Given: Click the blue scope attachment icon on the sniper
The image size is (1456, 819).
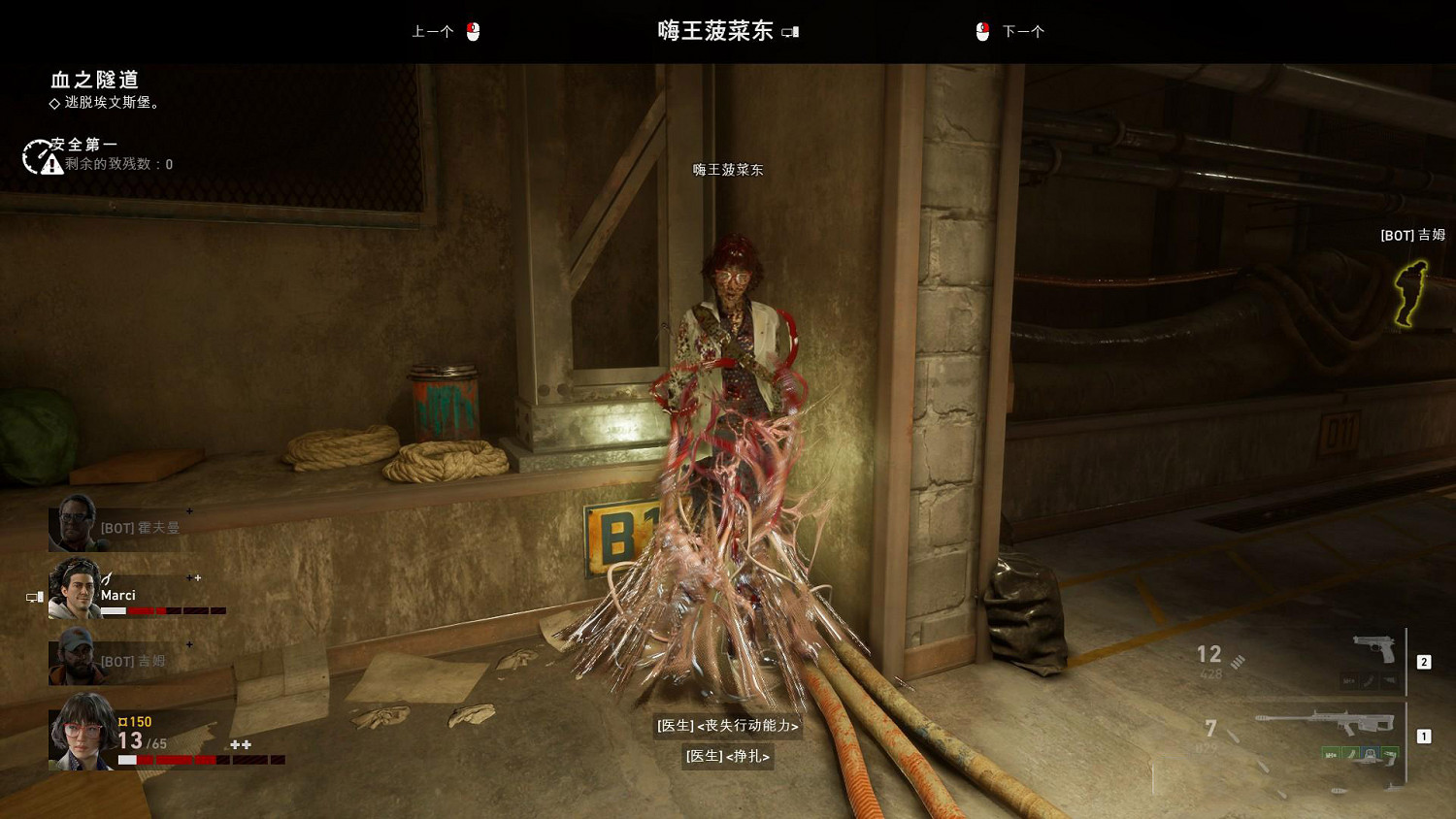Looking at the screenshot, I should coord(1370,754).
